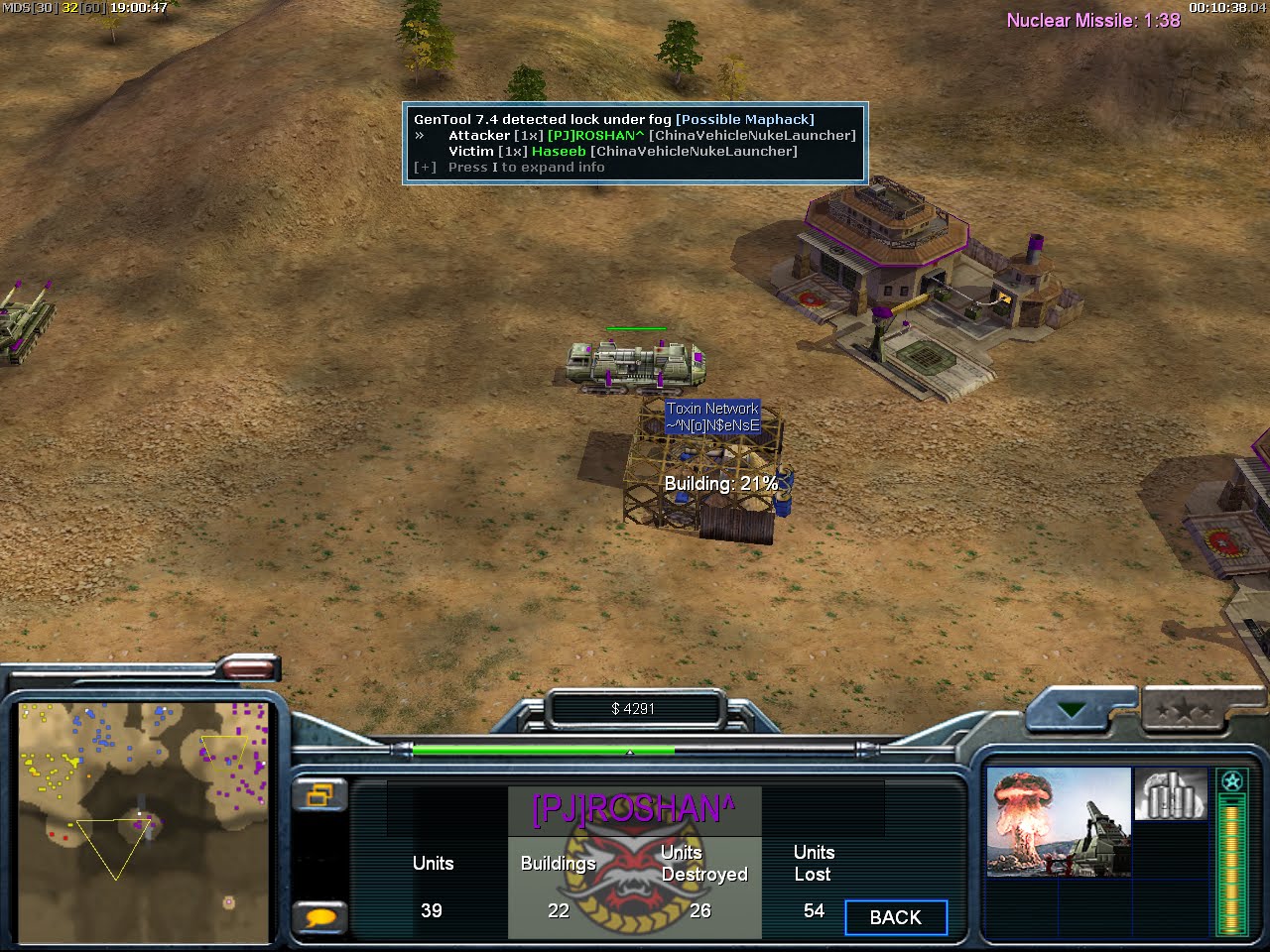The width and height of the screenshot is (1270, 952).
Task: Click the attacker name [PJ]ROSHAN^ in GenTool alert
Action: (x=595, y=135)
